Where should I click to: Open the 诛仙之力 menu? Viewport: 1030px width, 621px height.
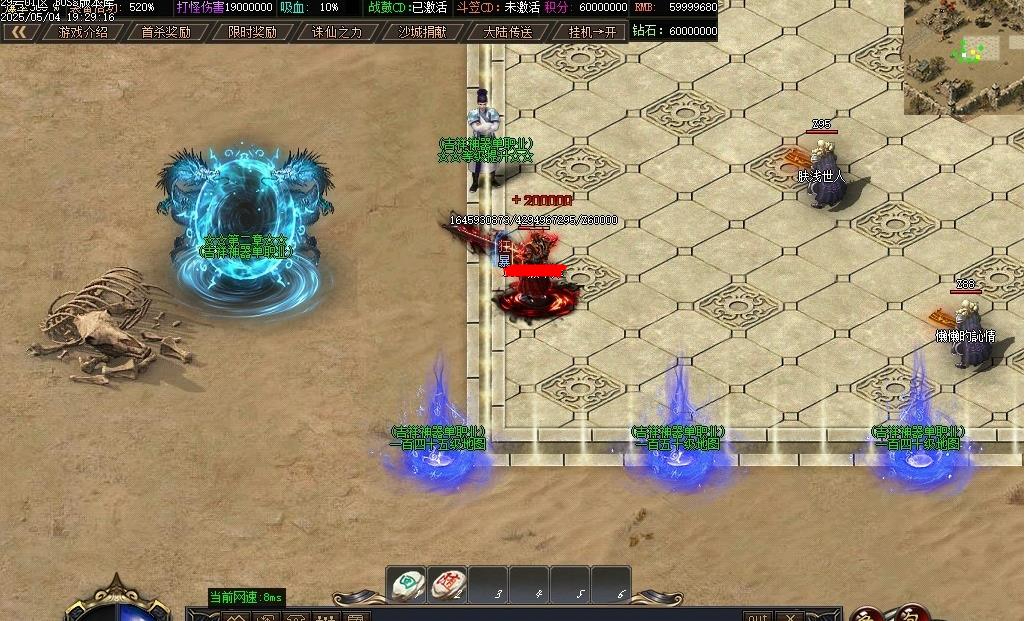tap(337, 32)
